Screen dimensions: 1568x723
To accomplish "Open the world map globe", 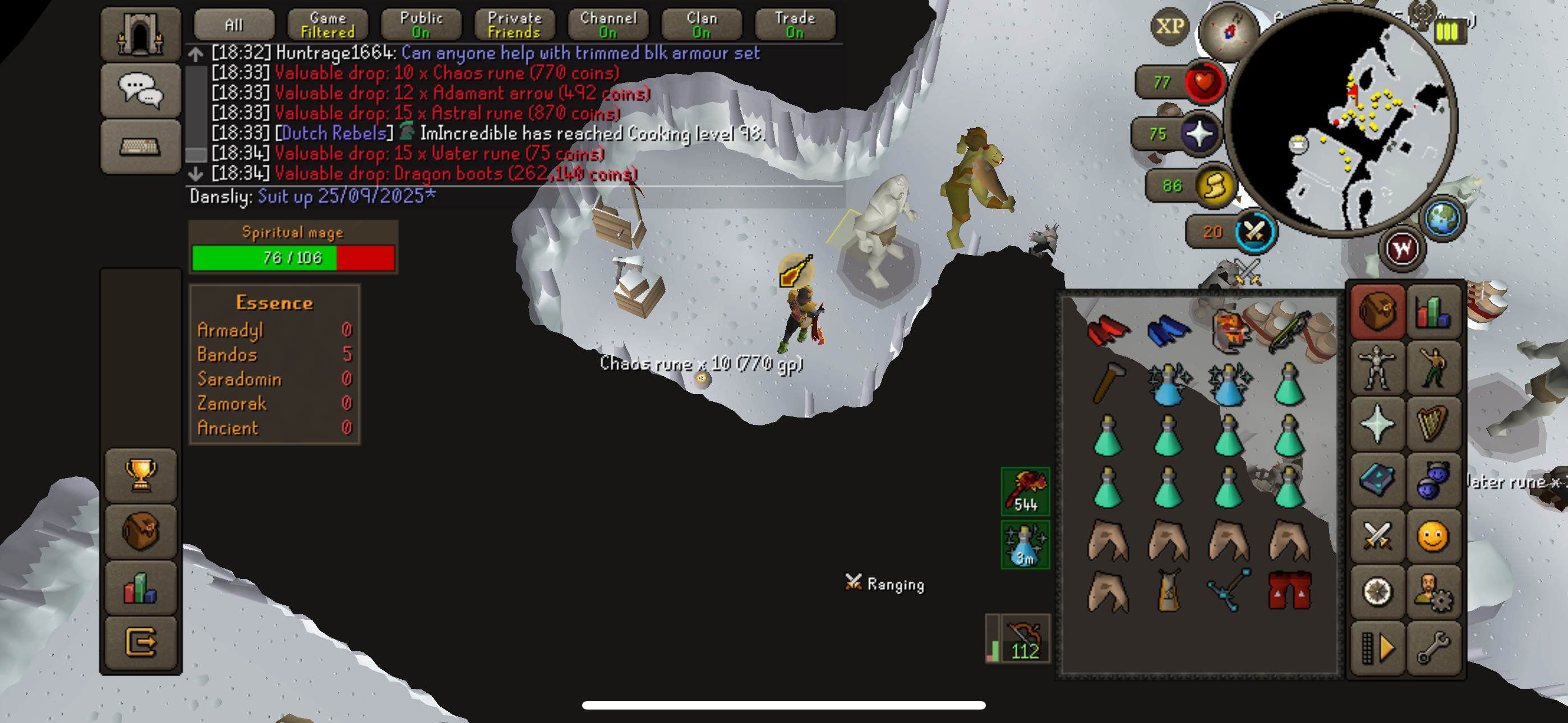I will pos(1442,218).
